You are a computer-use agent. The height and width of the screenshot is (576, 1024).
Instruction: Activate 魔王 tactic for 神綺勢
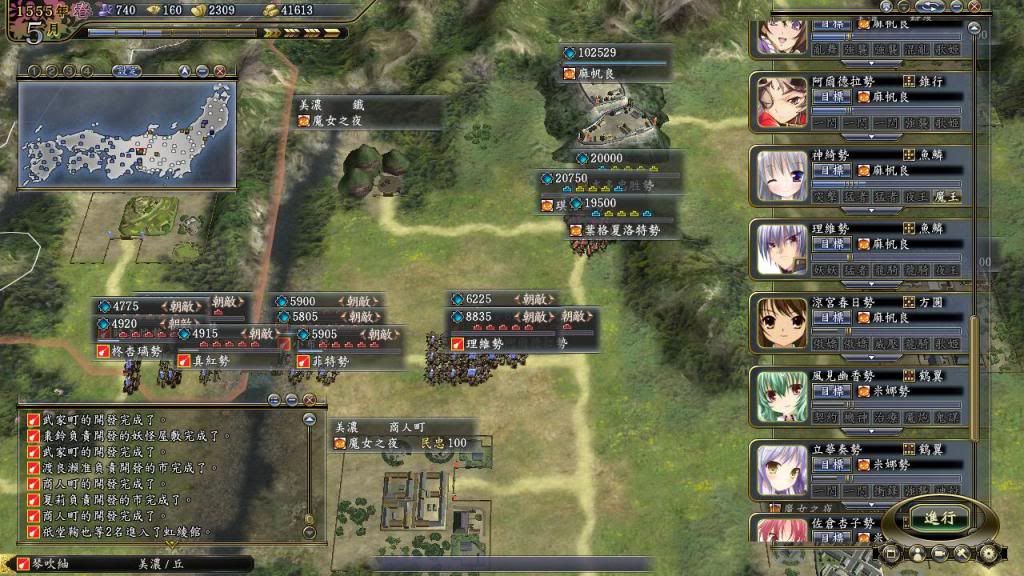click(x=946, y=198)
